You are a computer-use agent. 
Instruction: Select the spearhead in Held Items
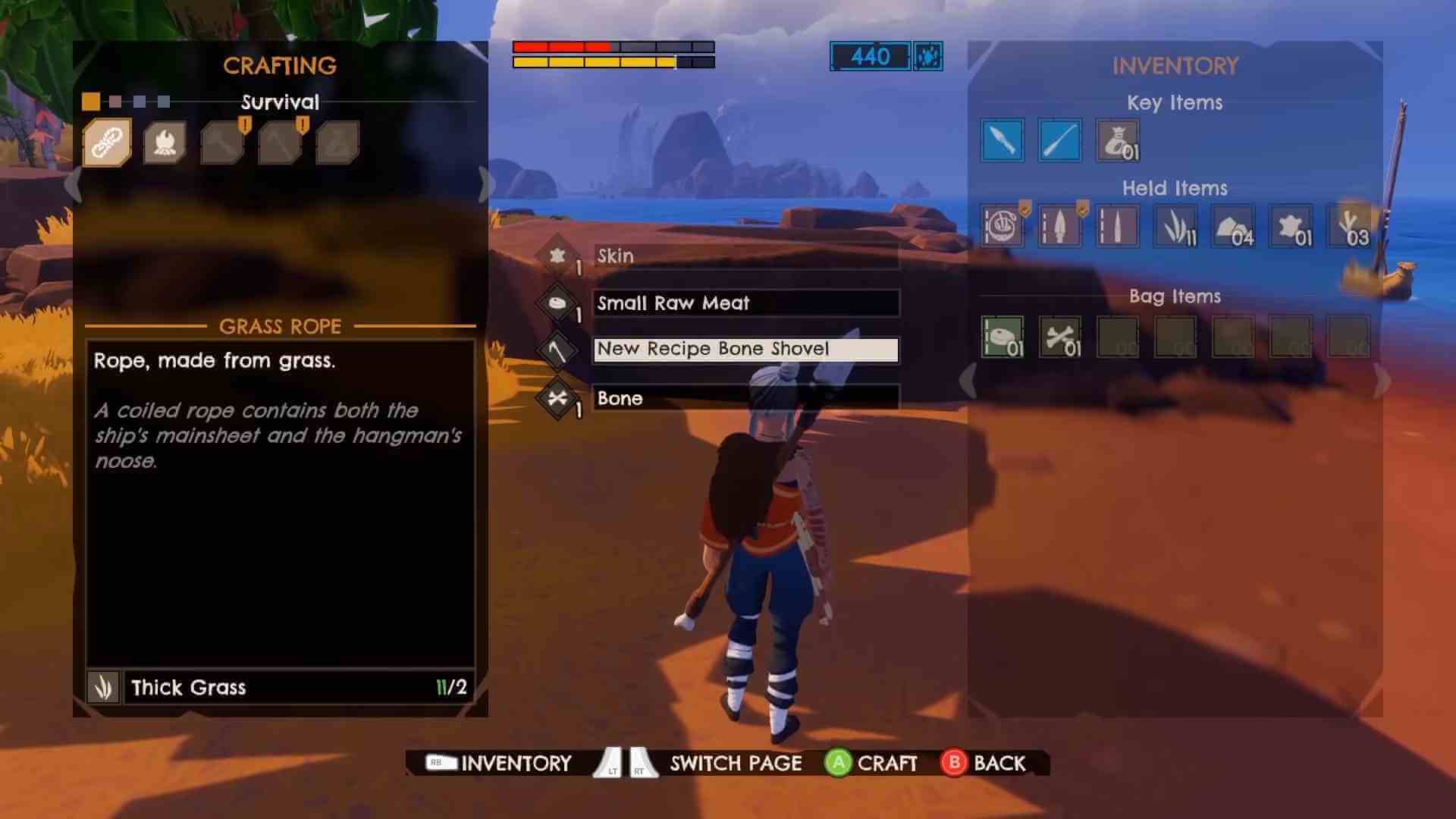1060,225
